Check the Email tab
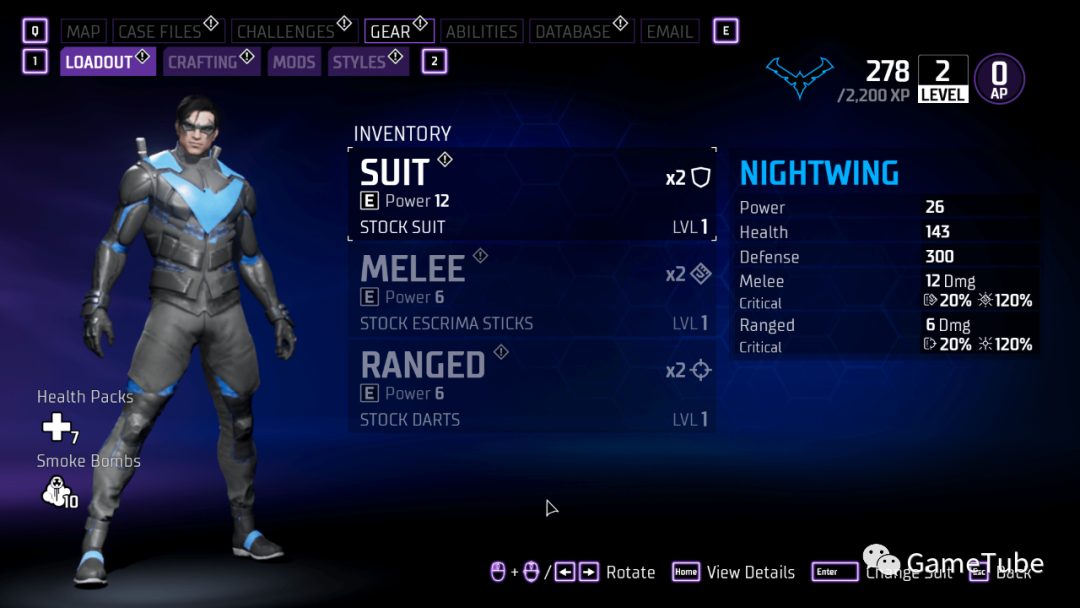Image resolution: width=1080 pixels, height=608 pixels. [670, 31]
